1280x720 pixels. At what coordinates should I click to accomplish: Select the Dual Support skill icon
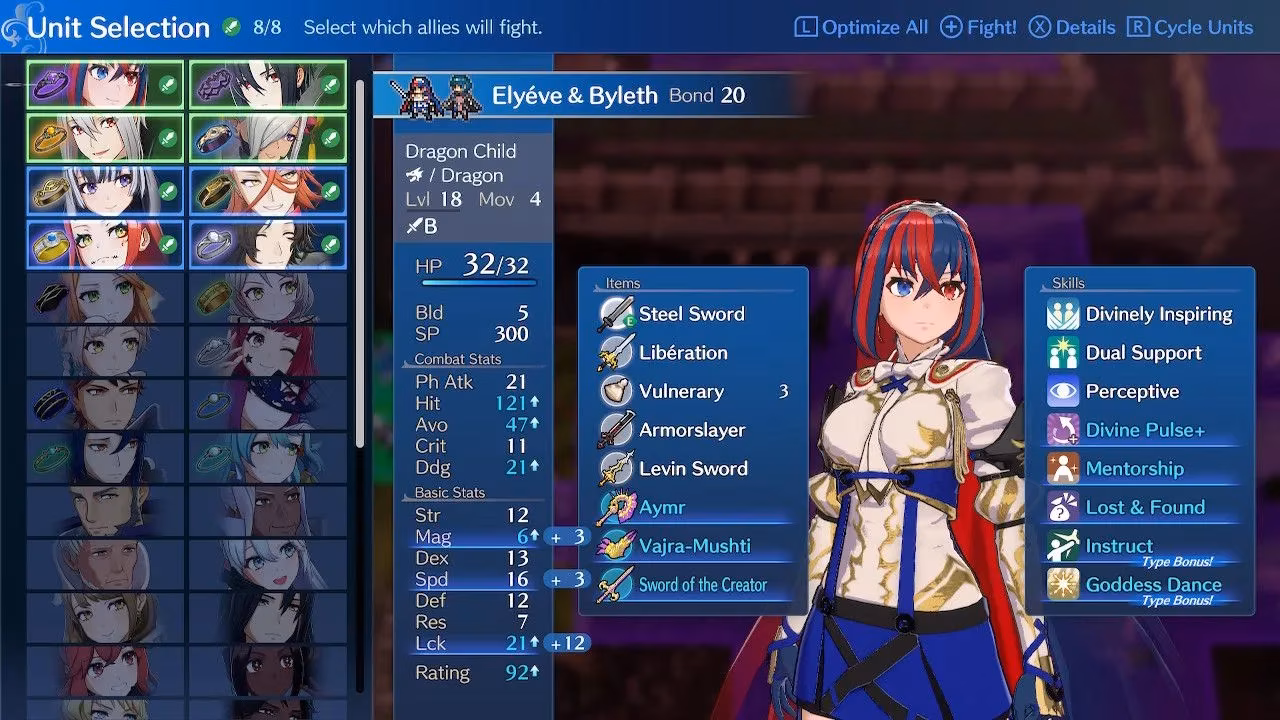1064,352
